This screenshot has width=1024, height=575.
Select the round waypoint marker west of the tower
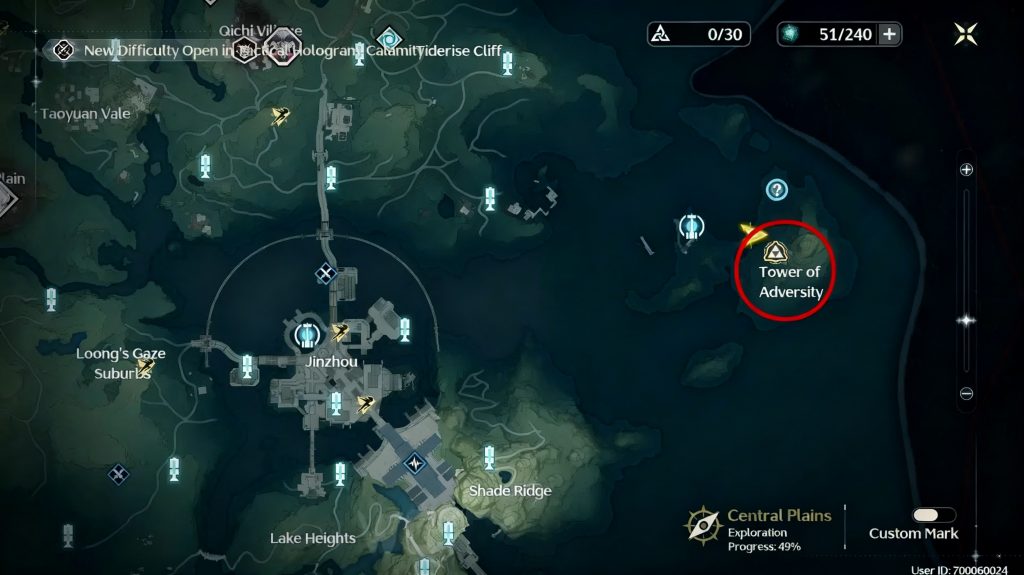tap(690, 226)
